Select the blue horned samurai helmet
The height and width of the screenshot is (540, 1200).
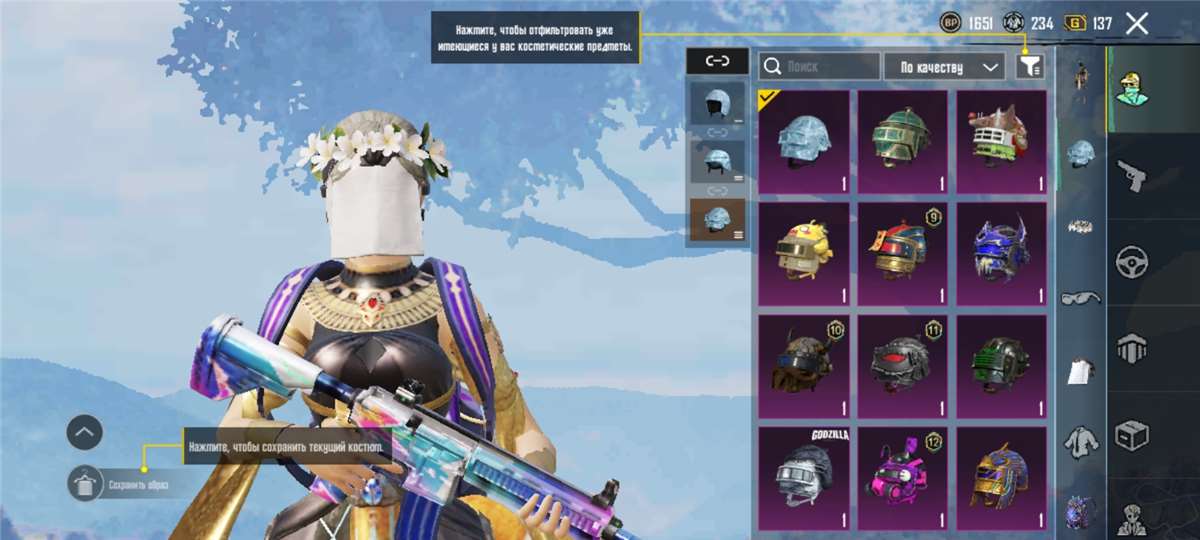tap(1001, 254)
